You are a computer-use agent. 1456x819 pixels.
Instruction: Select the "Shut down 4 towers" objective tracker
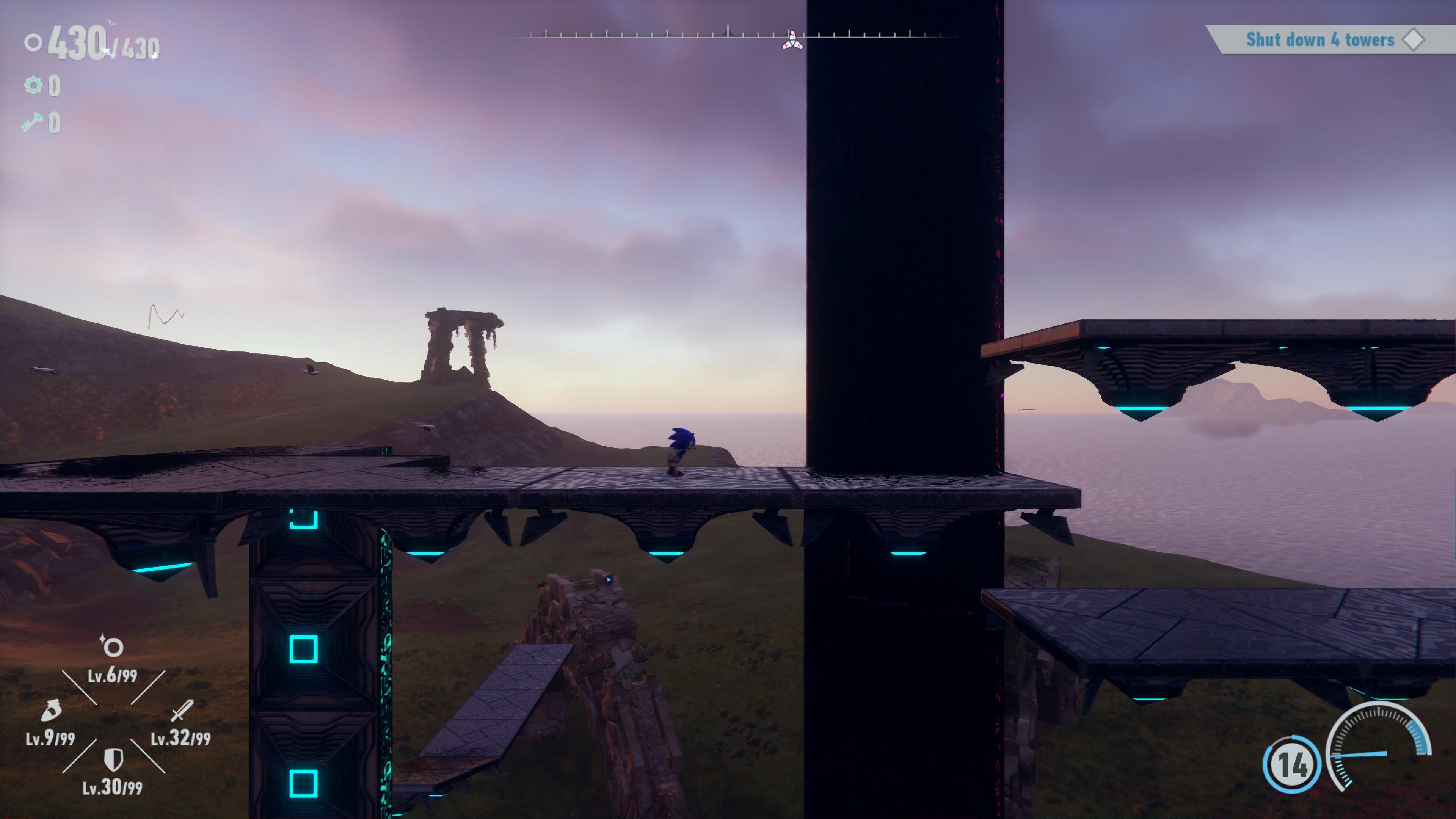point(1320,40)
